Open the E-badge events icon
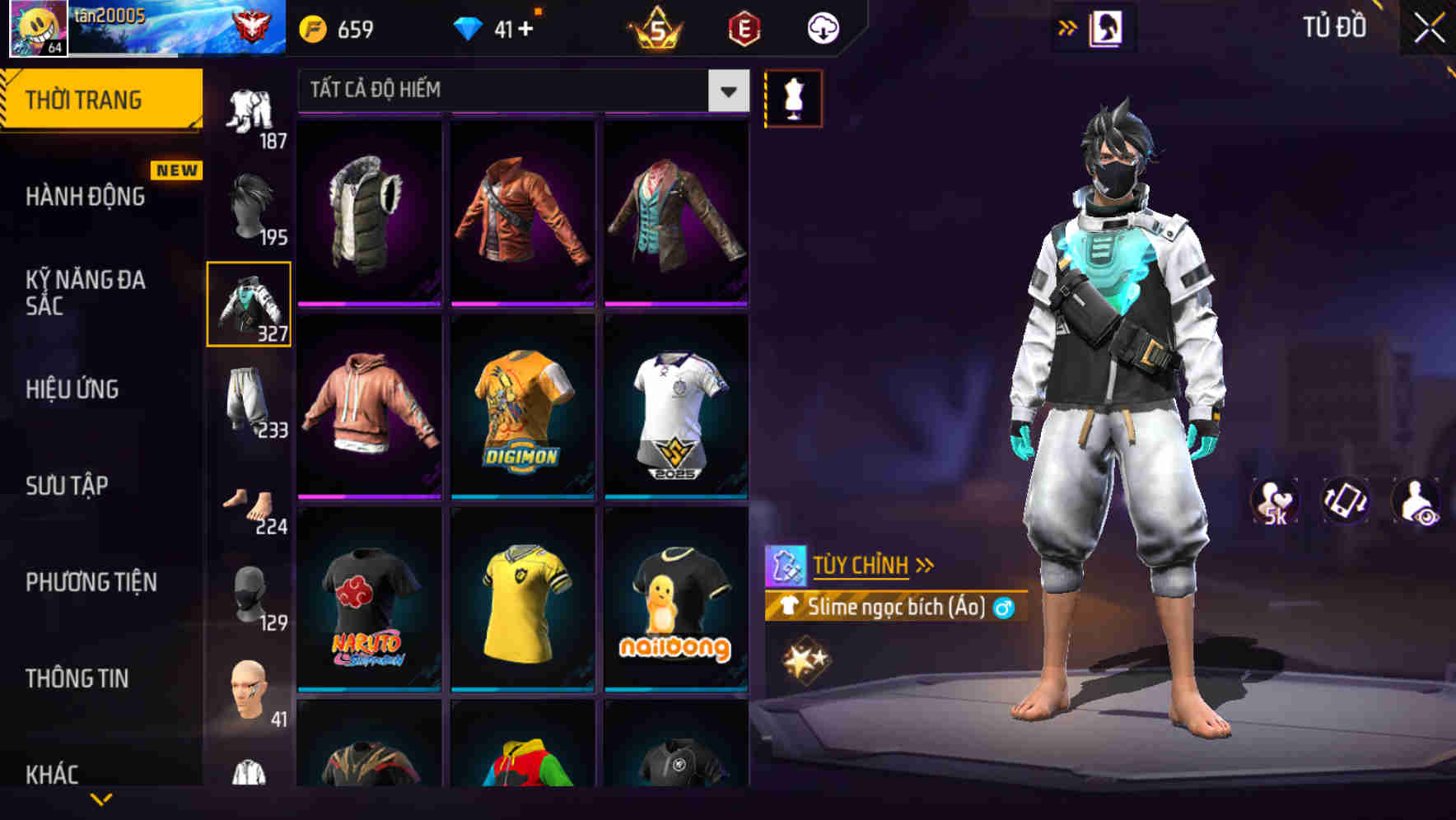Viewport: 1456px width, 820px height. pyautogui.click(x=743, y=29)
